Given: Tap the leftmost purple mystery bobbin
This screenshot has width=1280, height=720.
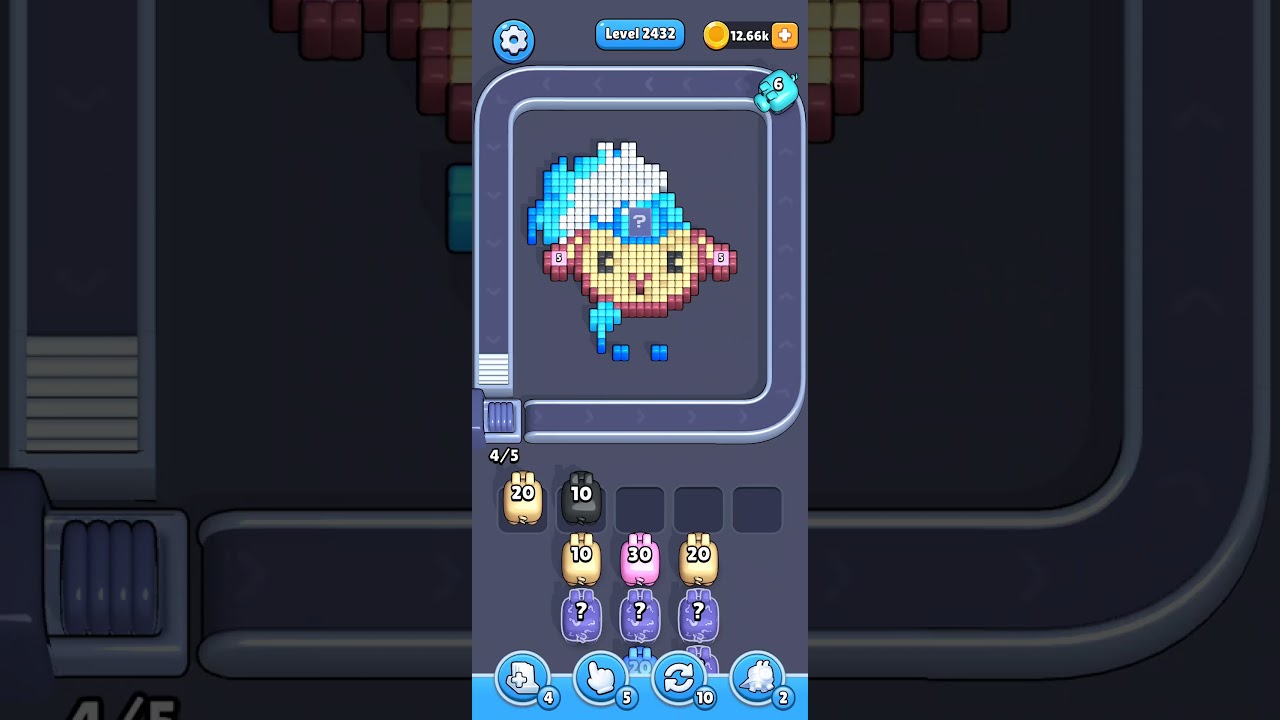Looking at the screenshot, I should (x=580, y=615).
